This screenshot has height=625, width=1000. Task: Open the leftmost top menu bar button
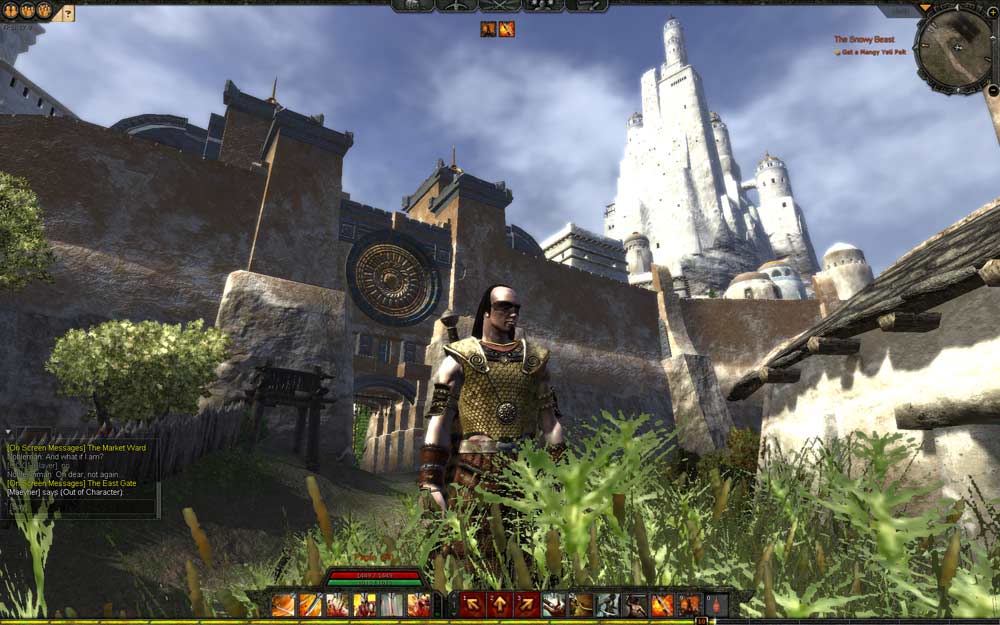click(x=412, y=5)
